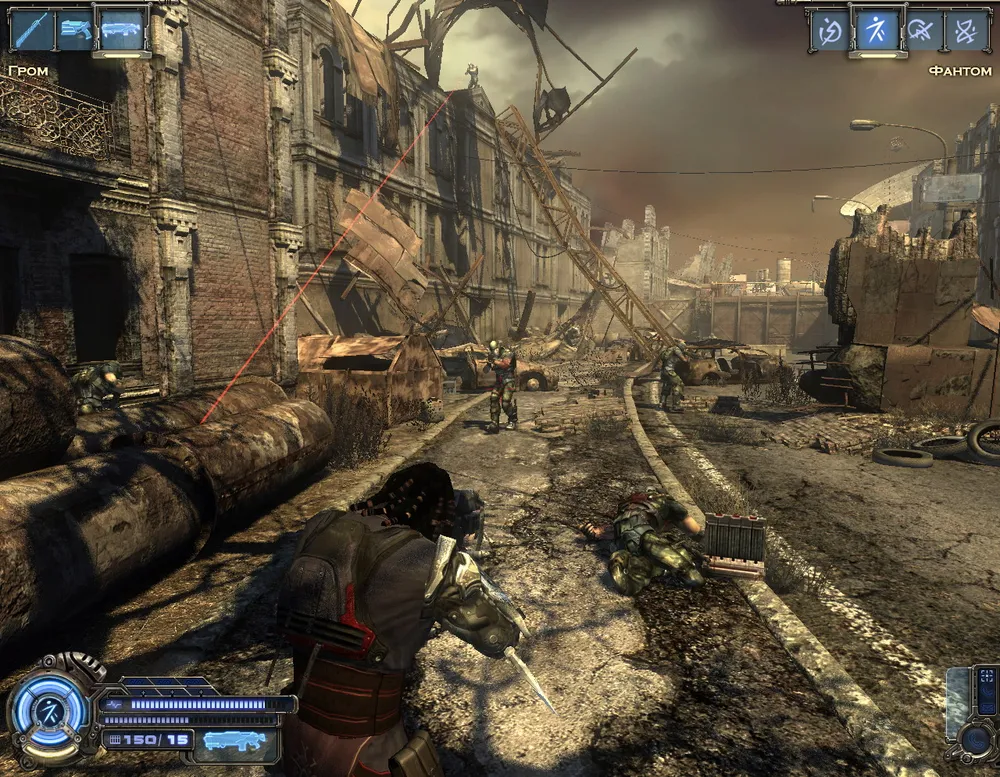1000x777 pixels.
Task: Select the running figure Phantom ability
Action: coord(878,30)
